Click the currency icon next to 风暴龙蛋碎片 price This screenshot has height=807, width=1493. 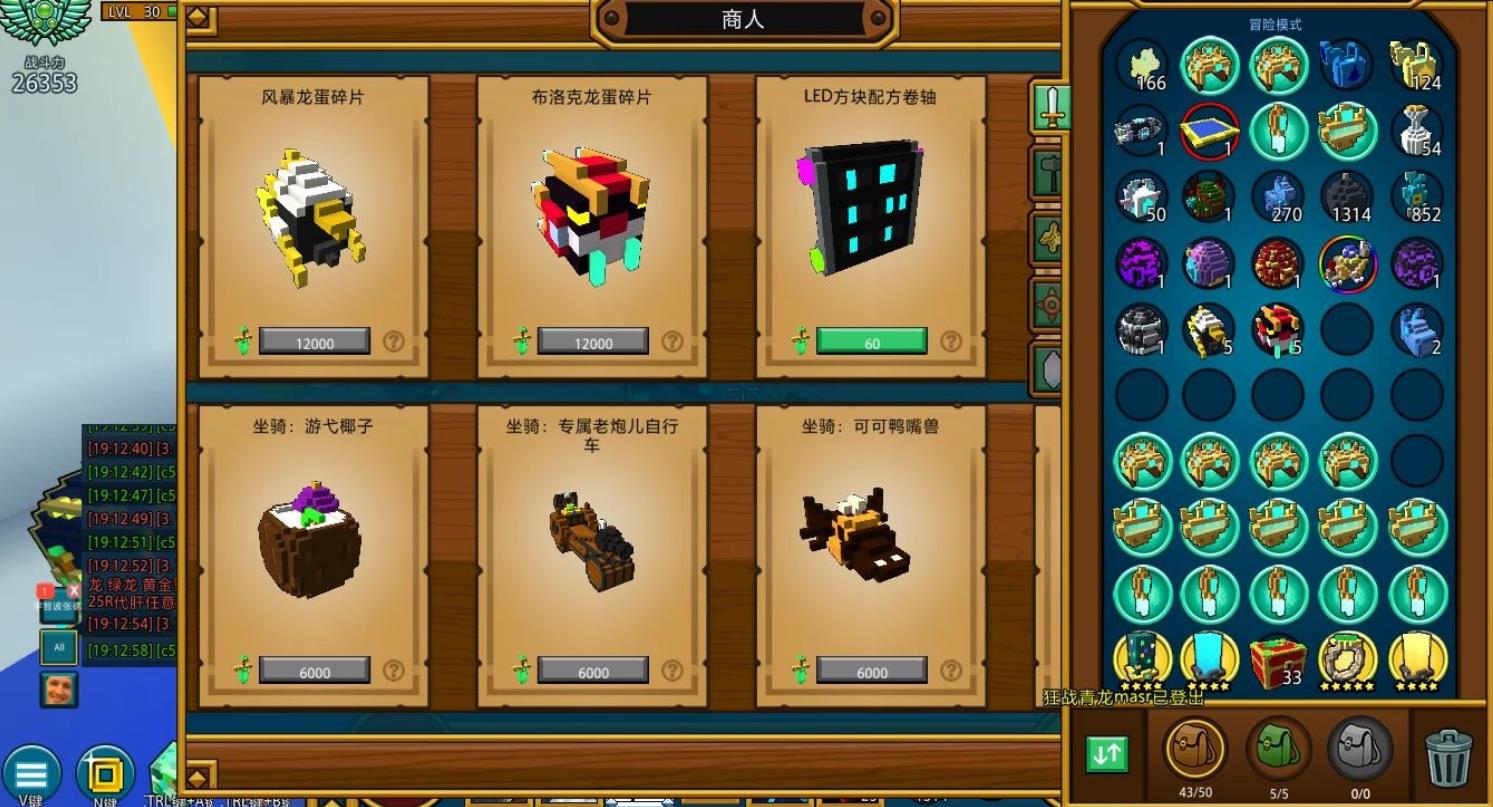point(244,342)
